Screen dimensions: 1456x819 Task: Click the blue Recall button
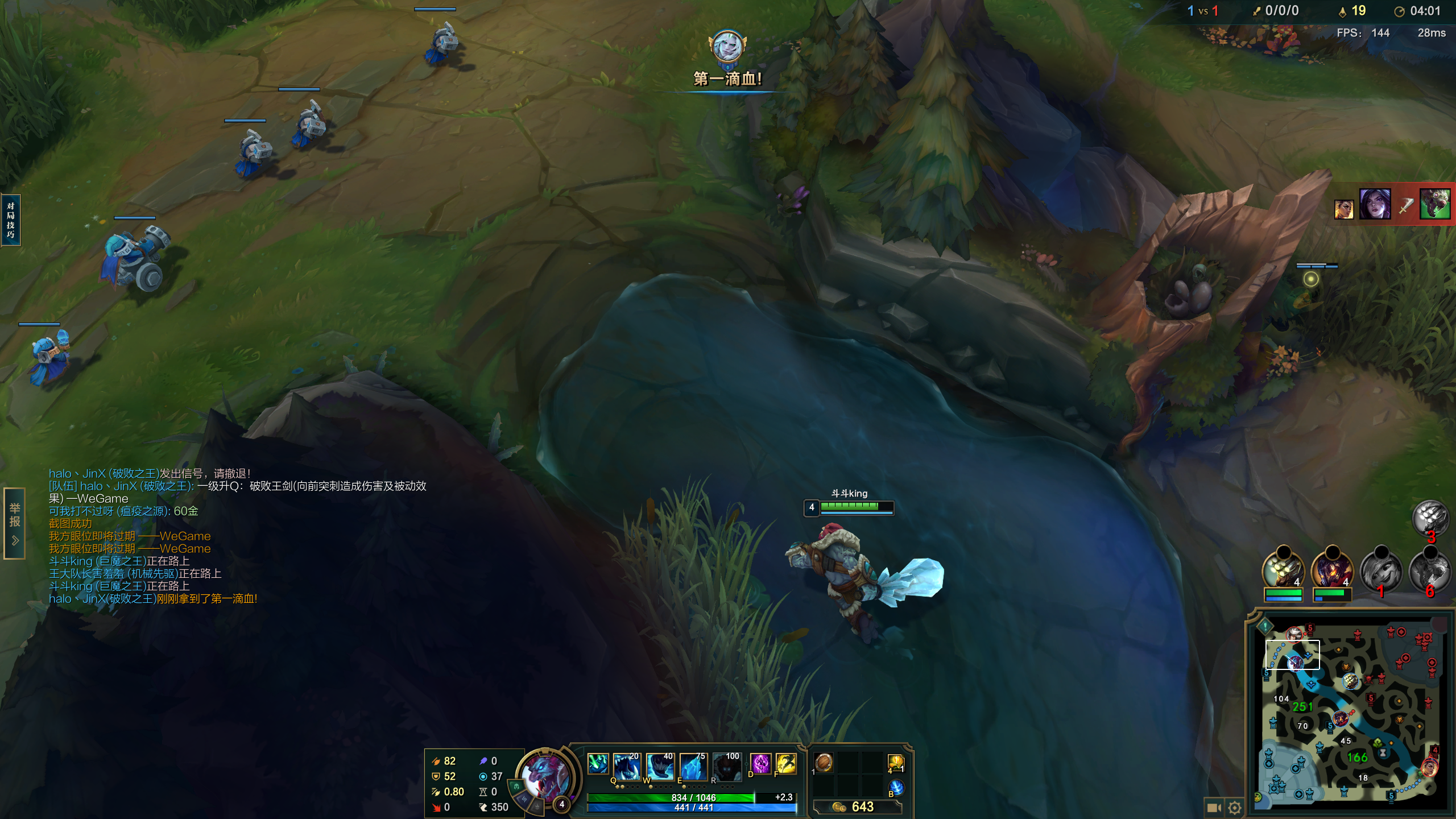point(896,787)
